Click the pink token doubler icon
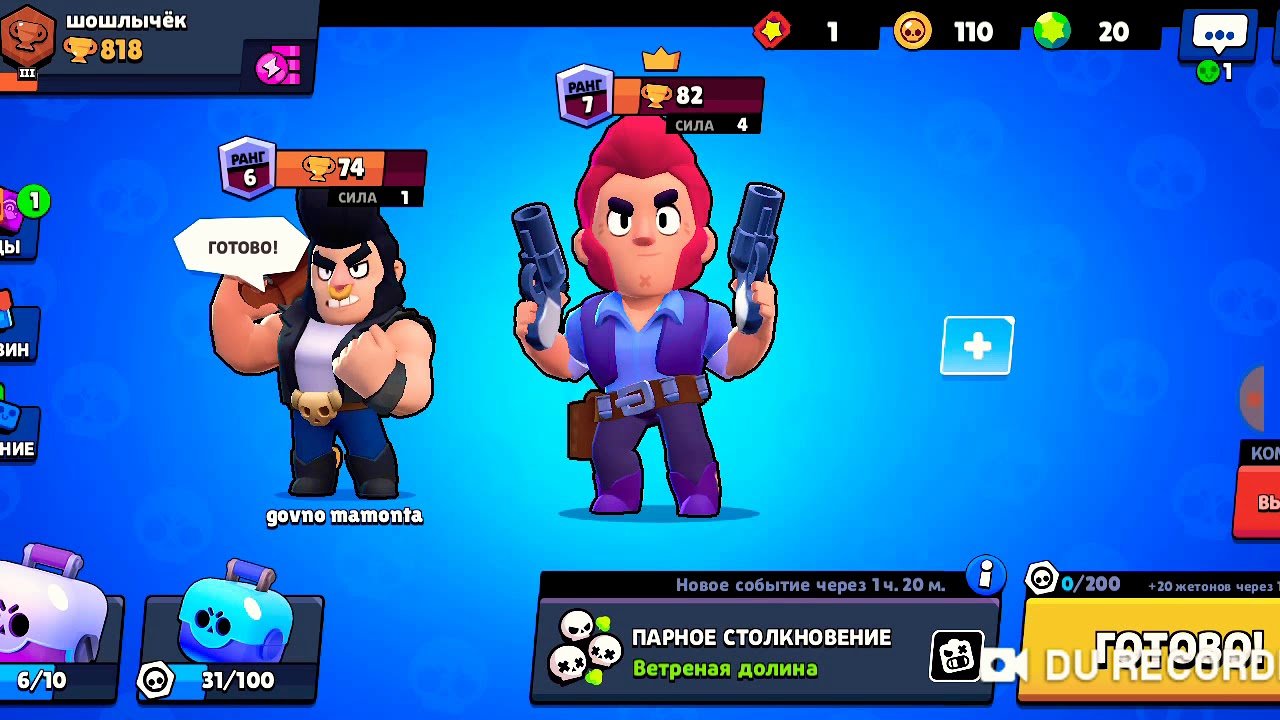Image resolution: width=1280 pixels, height=720 pixels. [277, 68]
